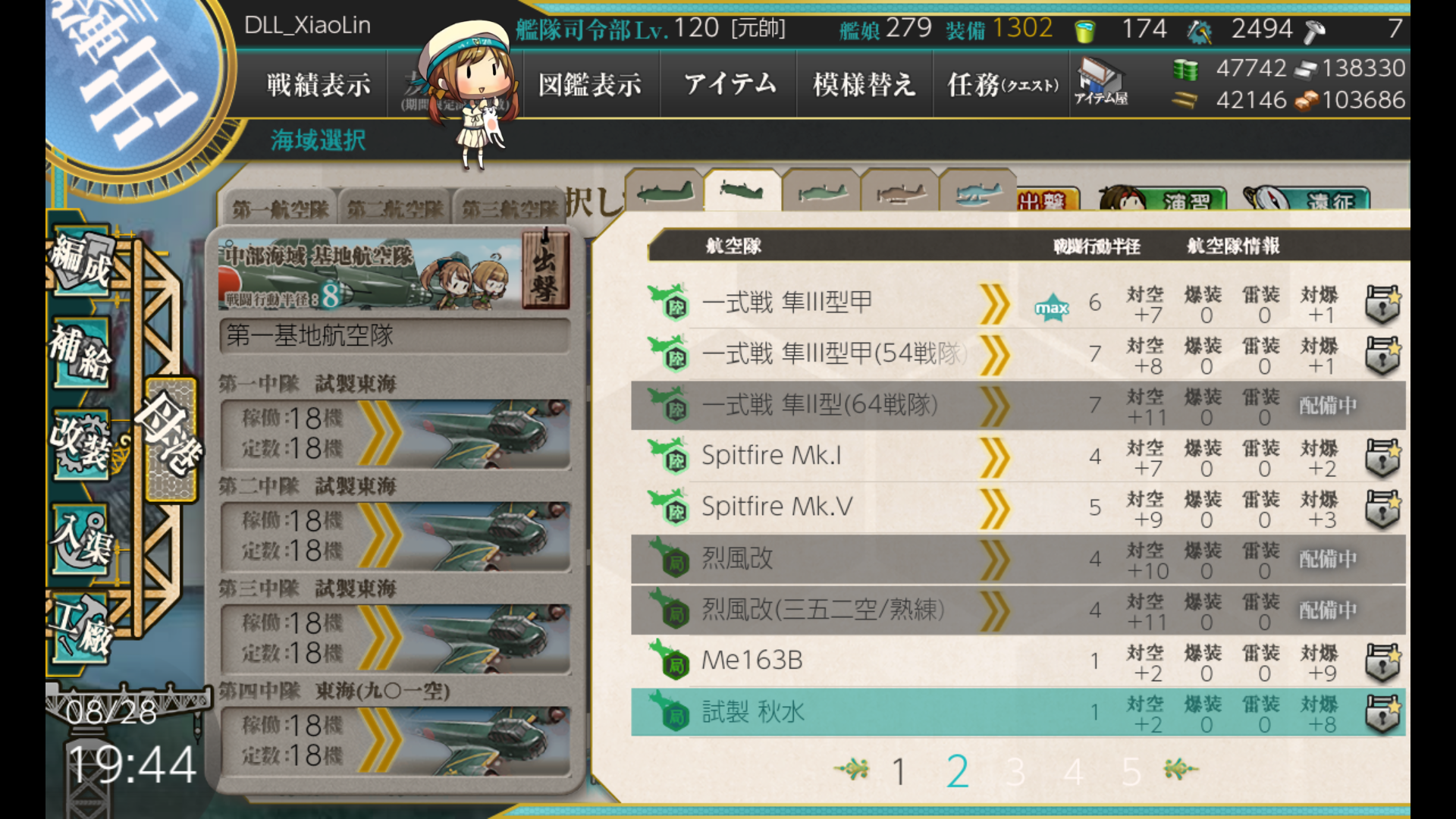Open the 補給 resupply menu
The width and height of the screenshot is (1456, 819).
pyautogui.click(x=81, y=353)
